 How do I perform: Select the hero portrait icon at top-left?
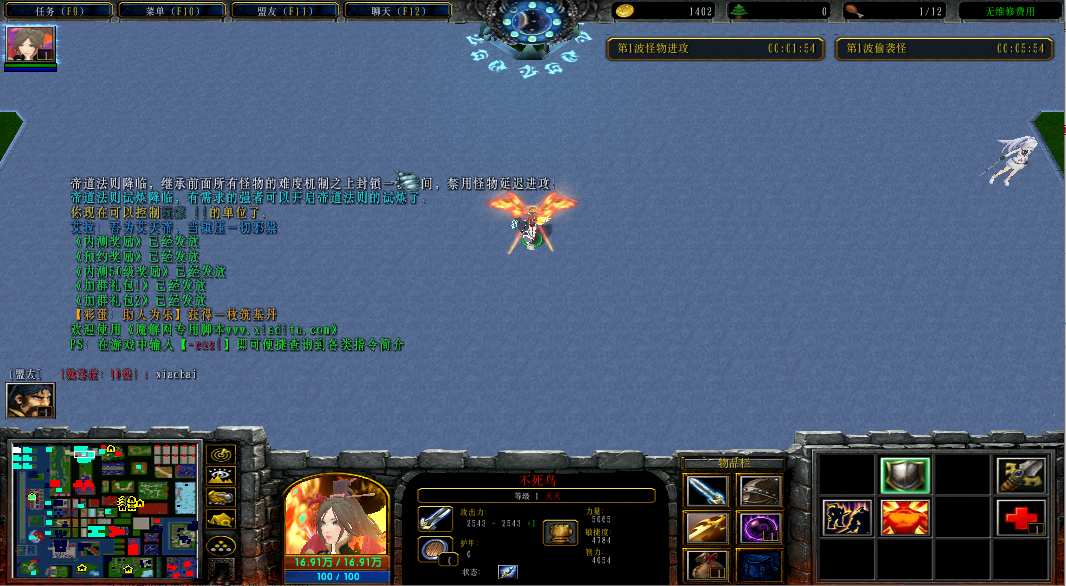point(31,45)
